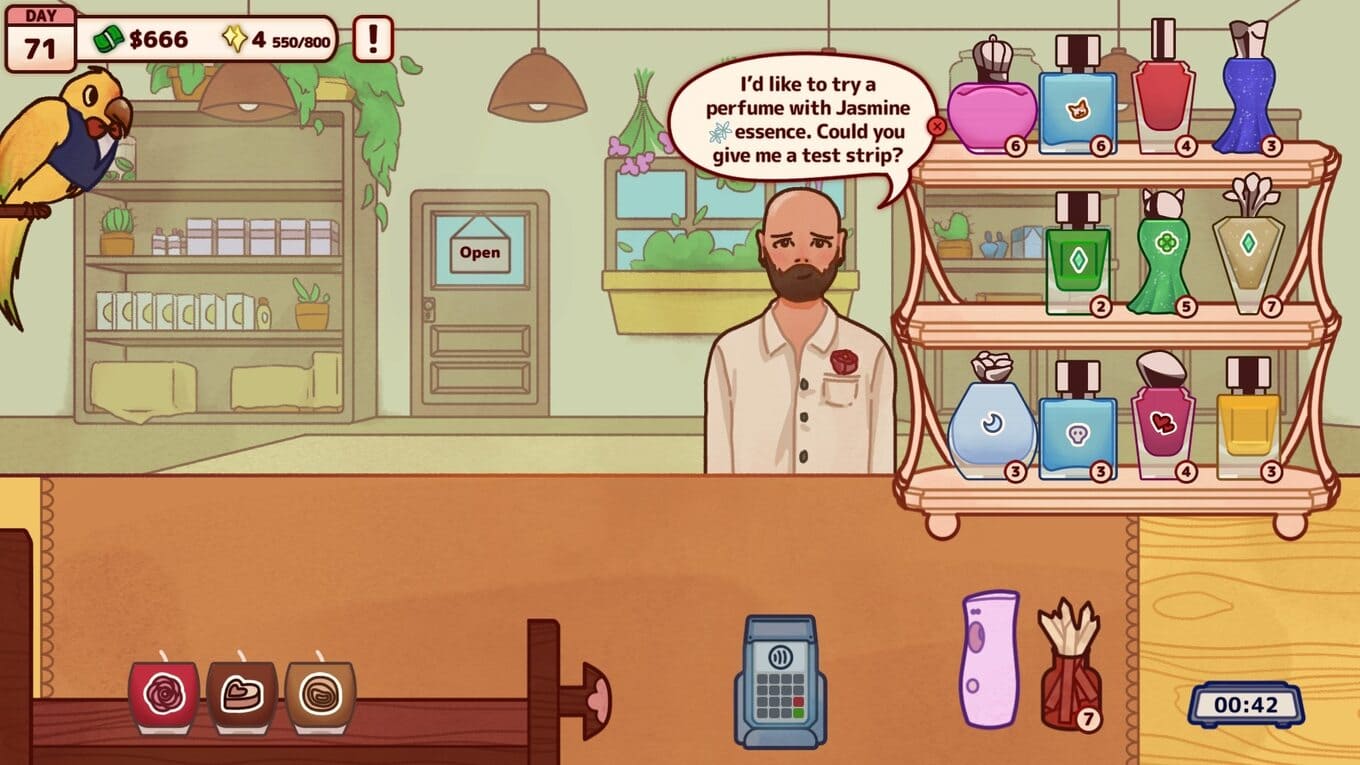Pick the light blue moon perfume bottle
The height and width of the screenshot is (765, 1360).
[992, 424]
